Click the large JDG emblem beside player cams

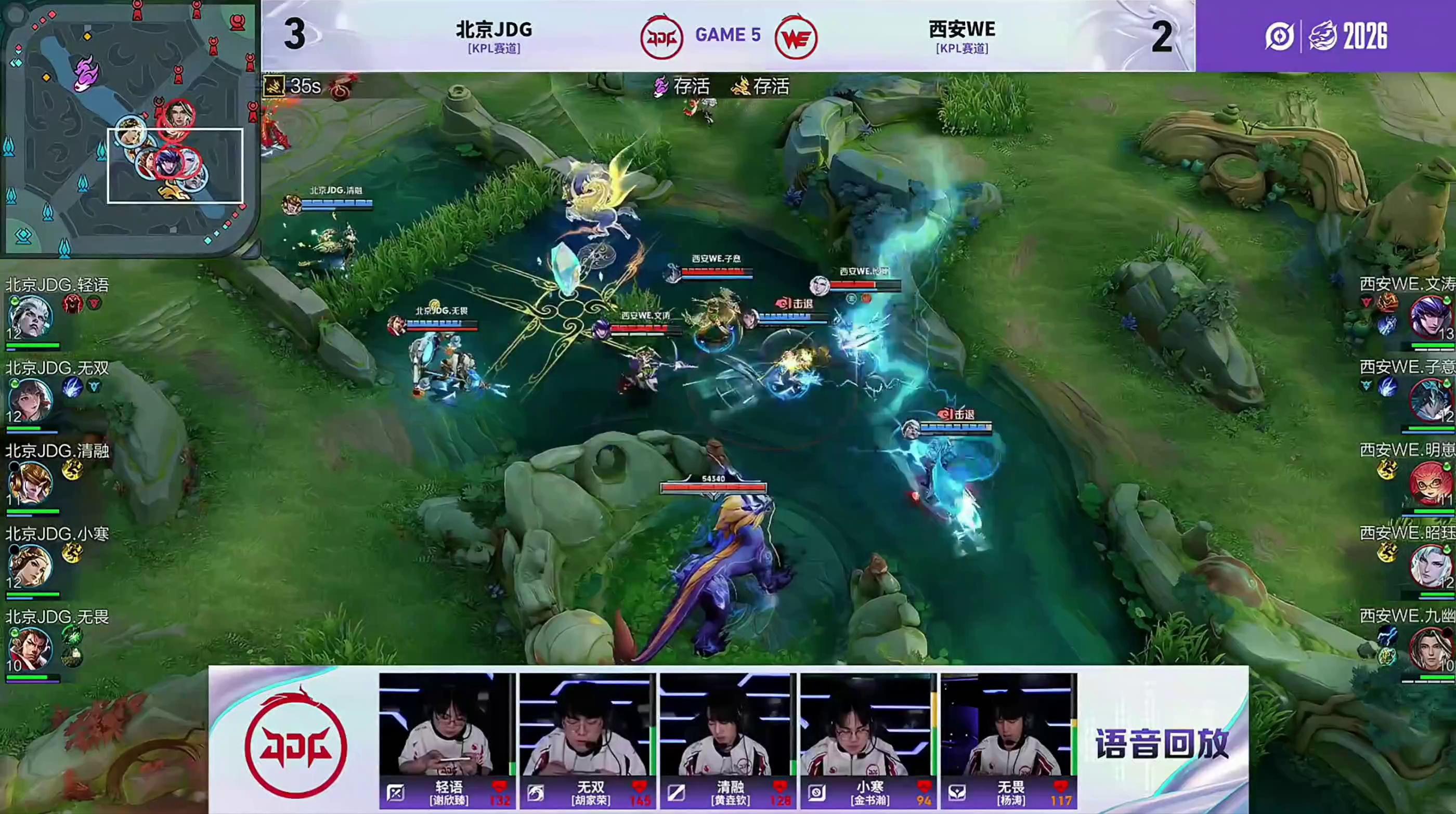pyautogui.click(x=295, y=746)
